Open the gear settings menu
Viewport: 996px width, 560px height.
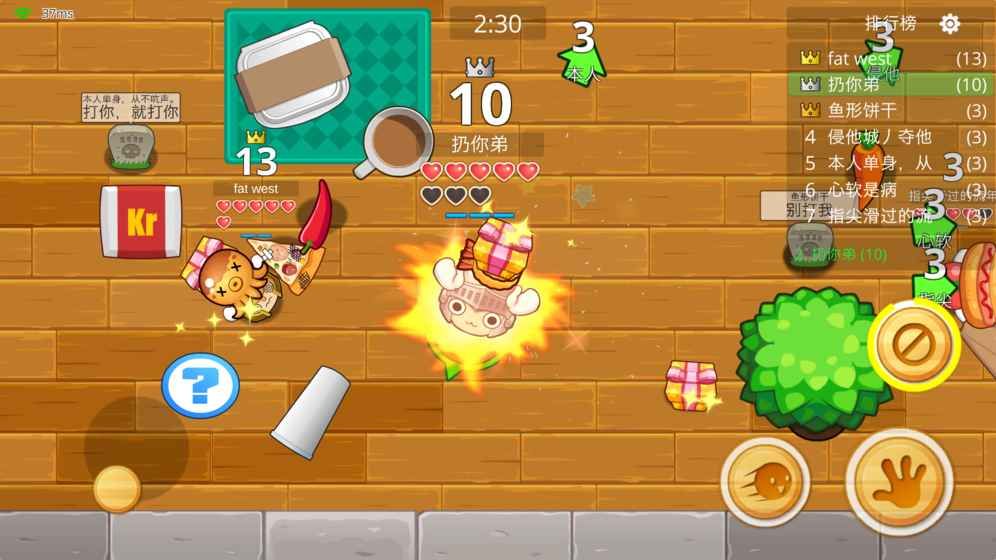pos(950,24)
